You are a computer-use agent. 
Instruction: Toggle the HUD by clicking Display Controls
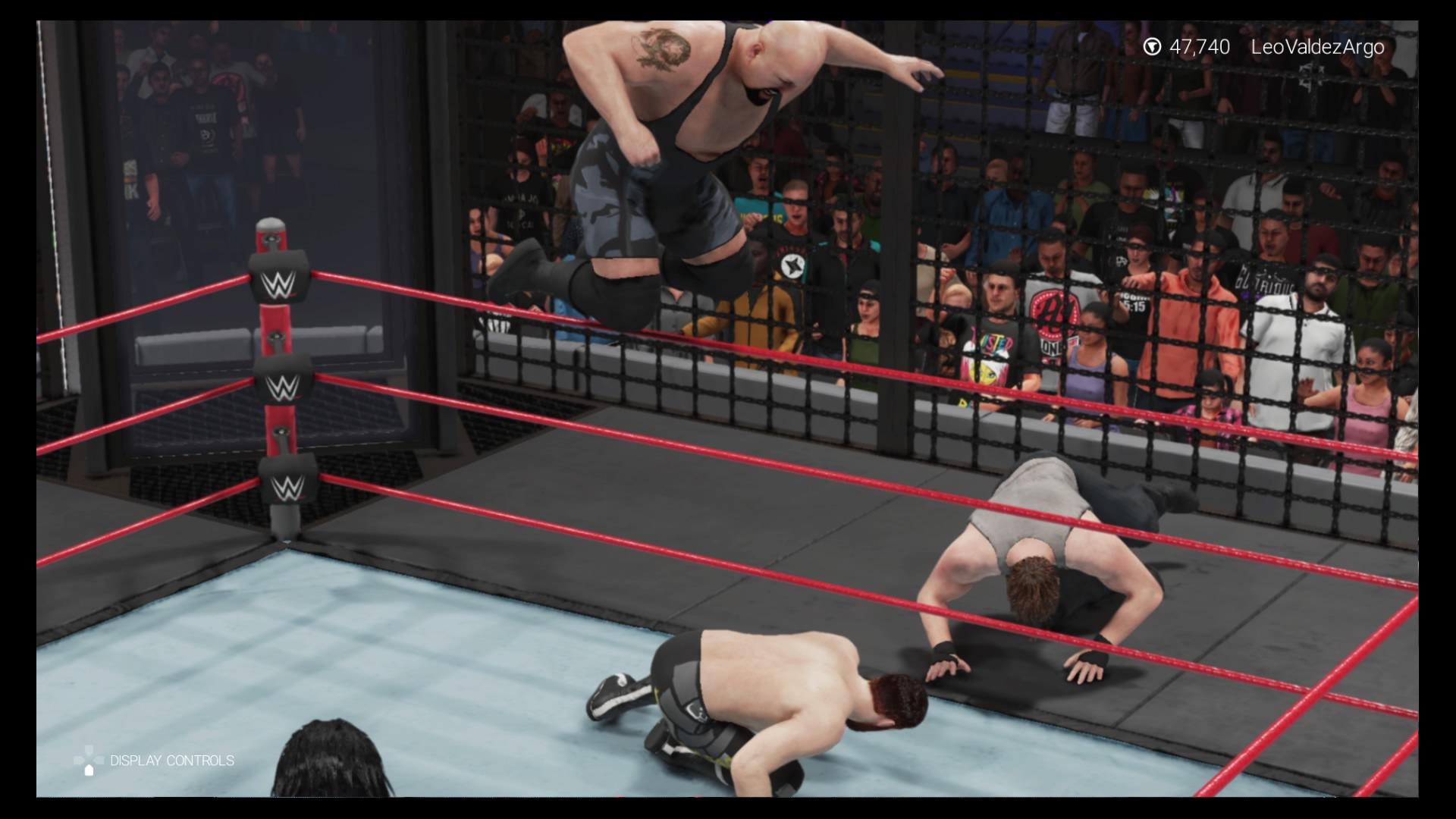171,760
